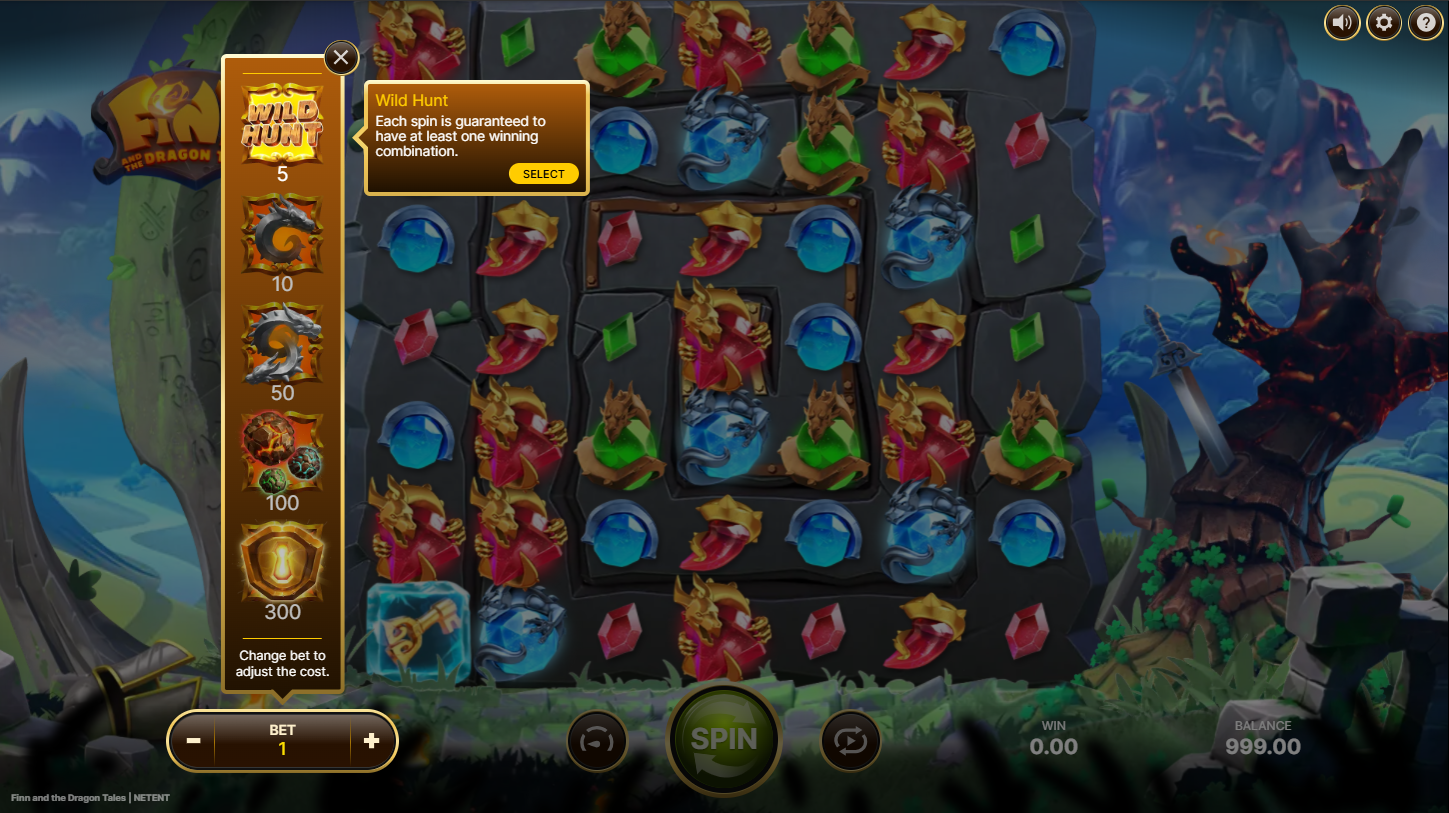Confirm Wild Hunt with the SELECT button
Image resolution: width=1449 pixels, height=813 pixels.
point(543,174)
